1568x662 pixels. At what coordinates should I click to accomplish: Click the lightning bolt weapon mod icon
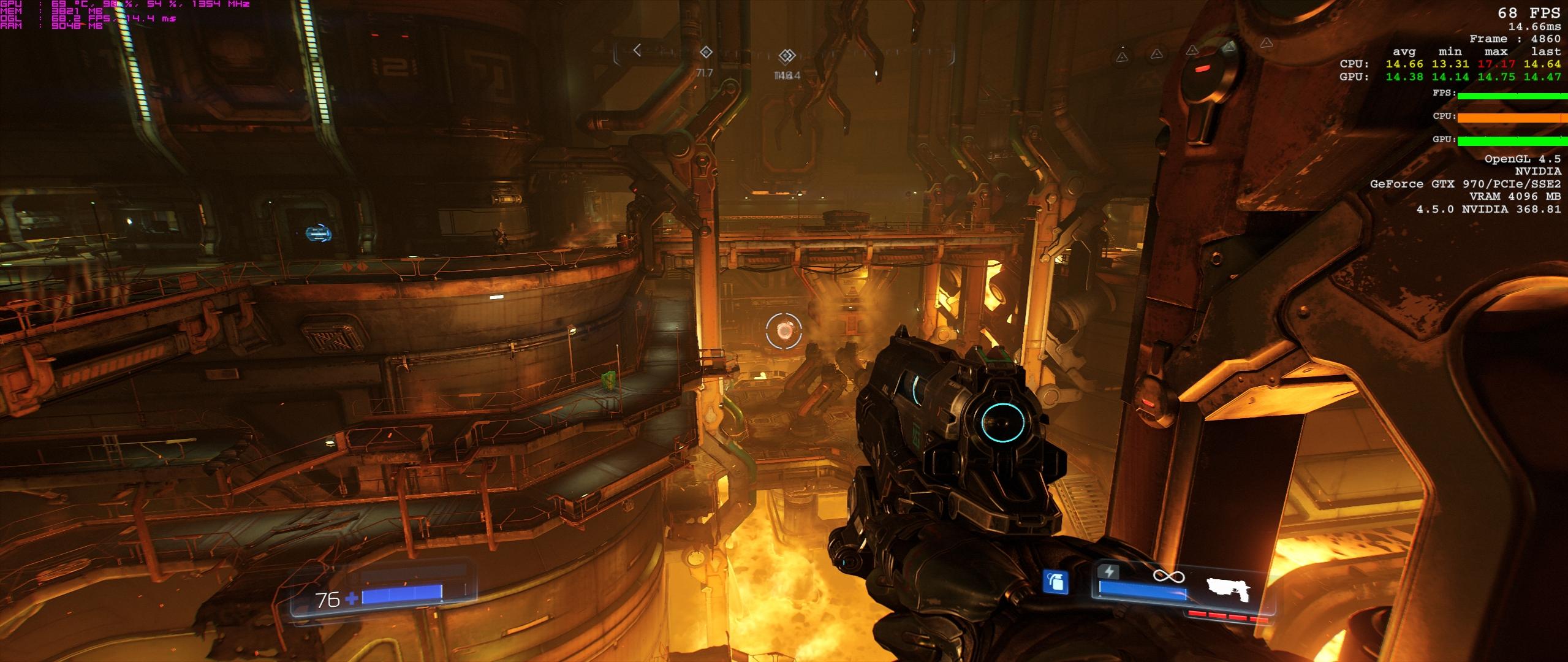[x=1109, y=573]
